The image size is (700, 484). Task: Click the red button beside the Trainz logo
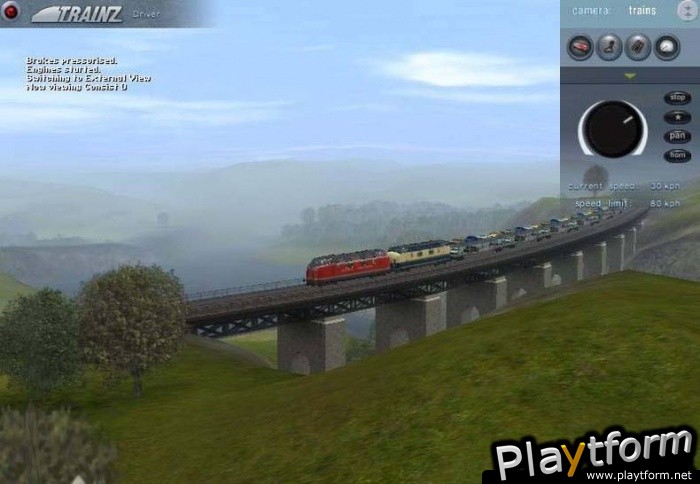(x=11, y=11)
